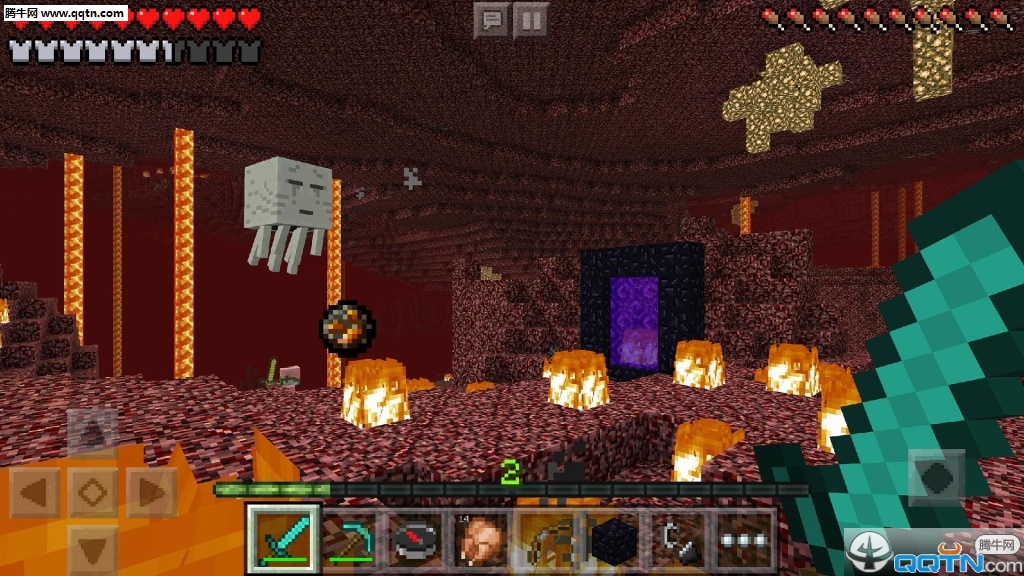Select the diamond sword hotbar slot
The width and height of the screenshot is (1024, 576).
[x=283, y=540]
